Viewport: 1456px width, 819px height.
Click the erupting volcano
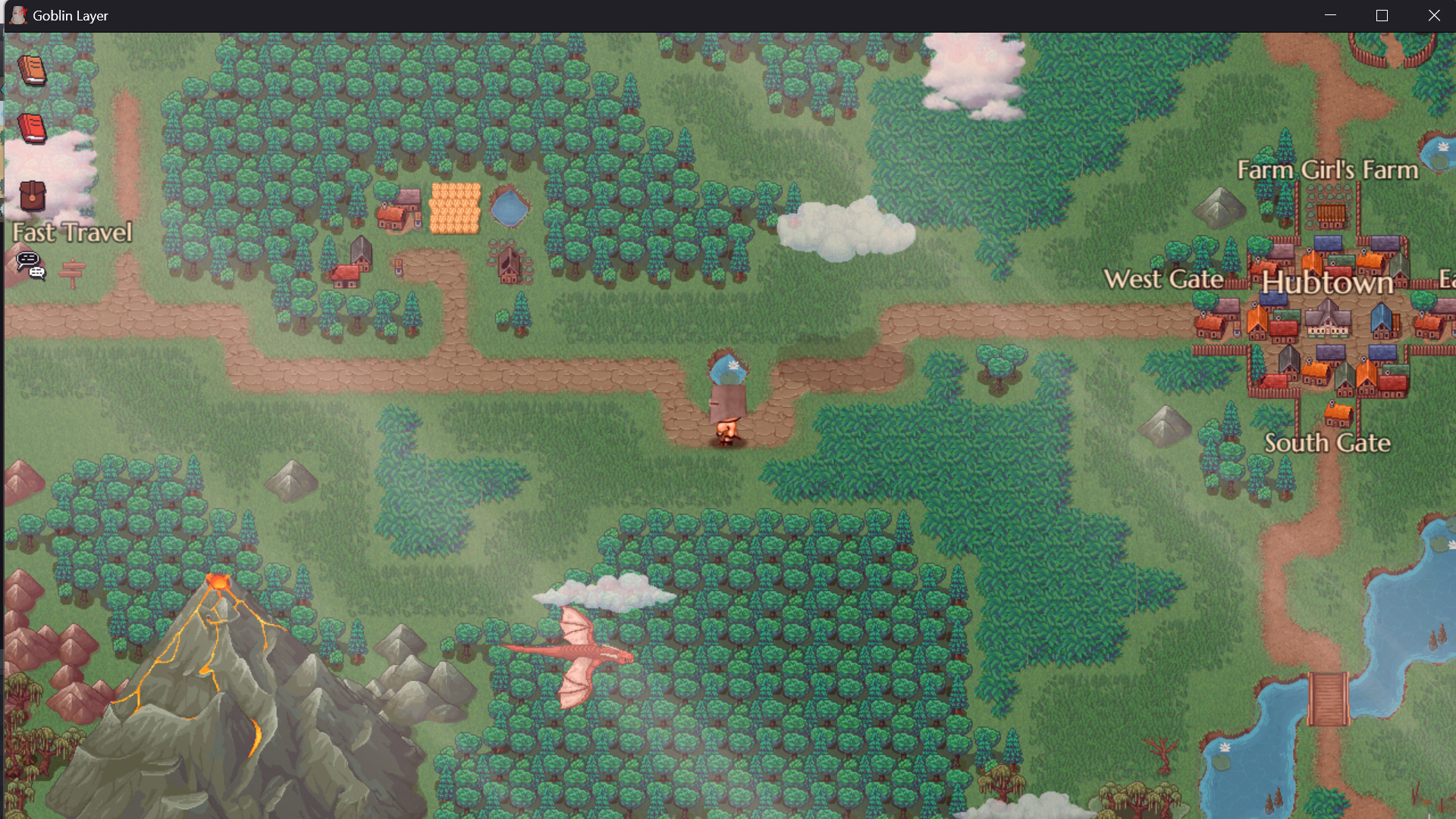pyautogui.click(x=220, y=599)
